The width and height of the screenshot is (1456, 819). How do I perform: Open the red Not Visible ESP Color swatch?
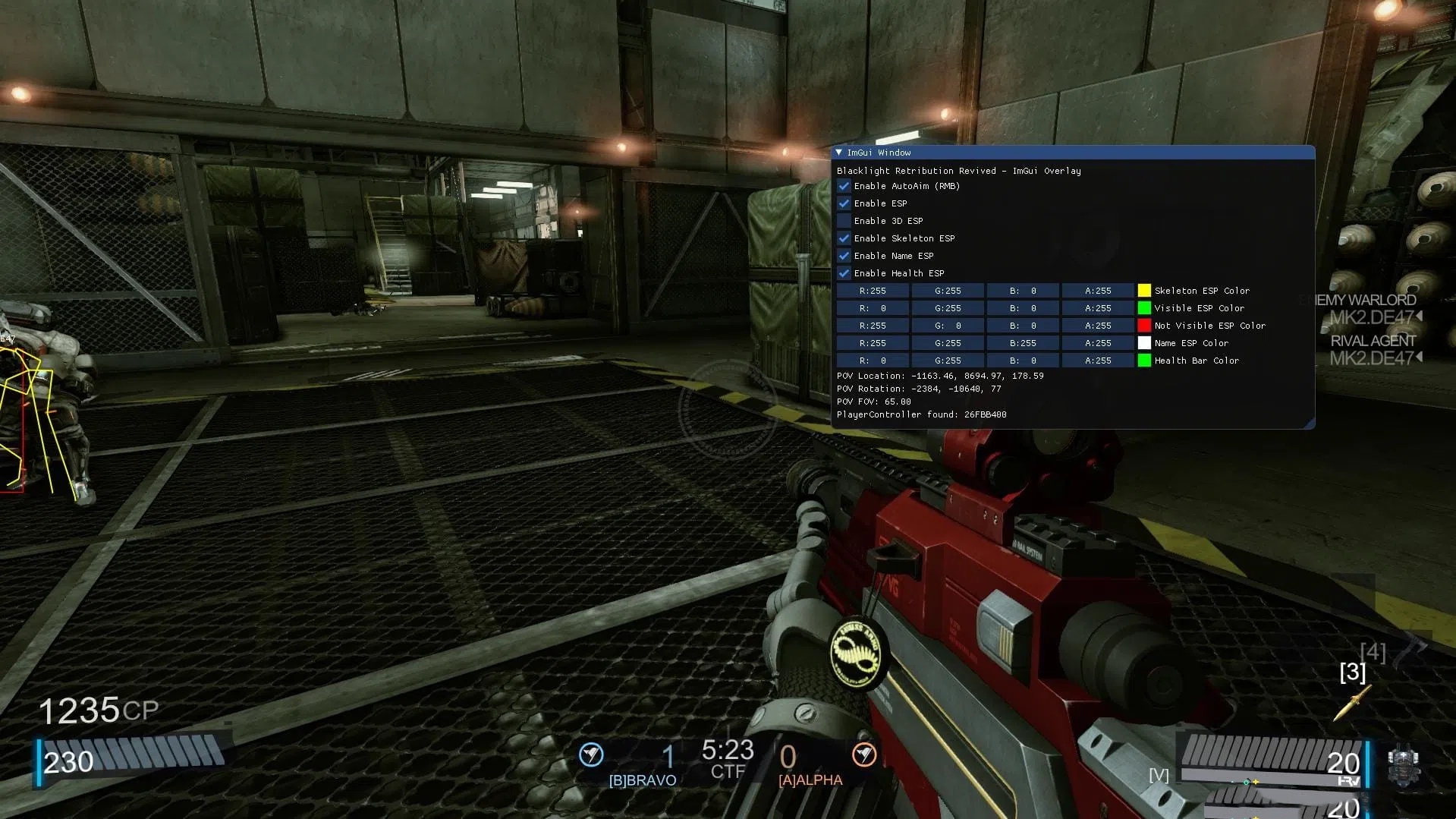(1144, 326)
